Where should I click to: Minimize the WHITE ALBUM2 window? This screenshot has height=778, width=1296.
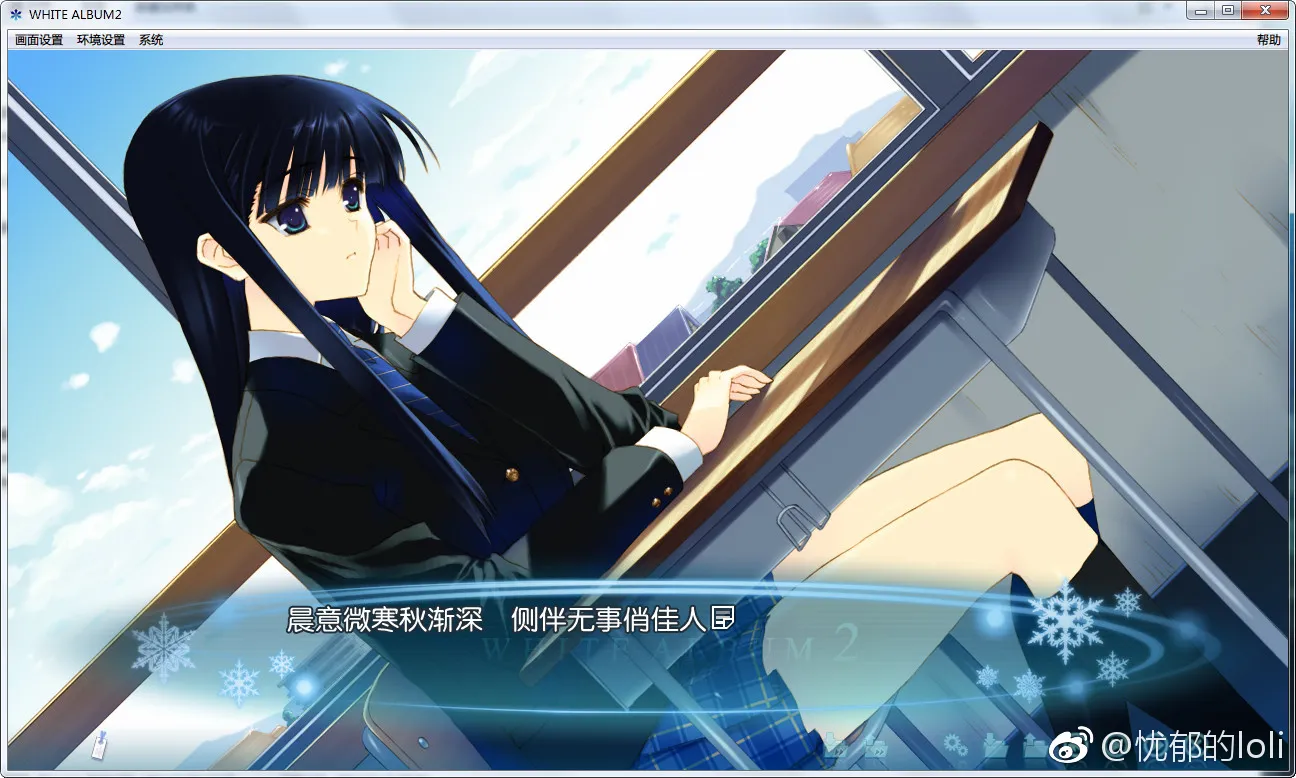(1199, 9)
